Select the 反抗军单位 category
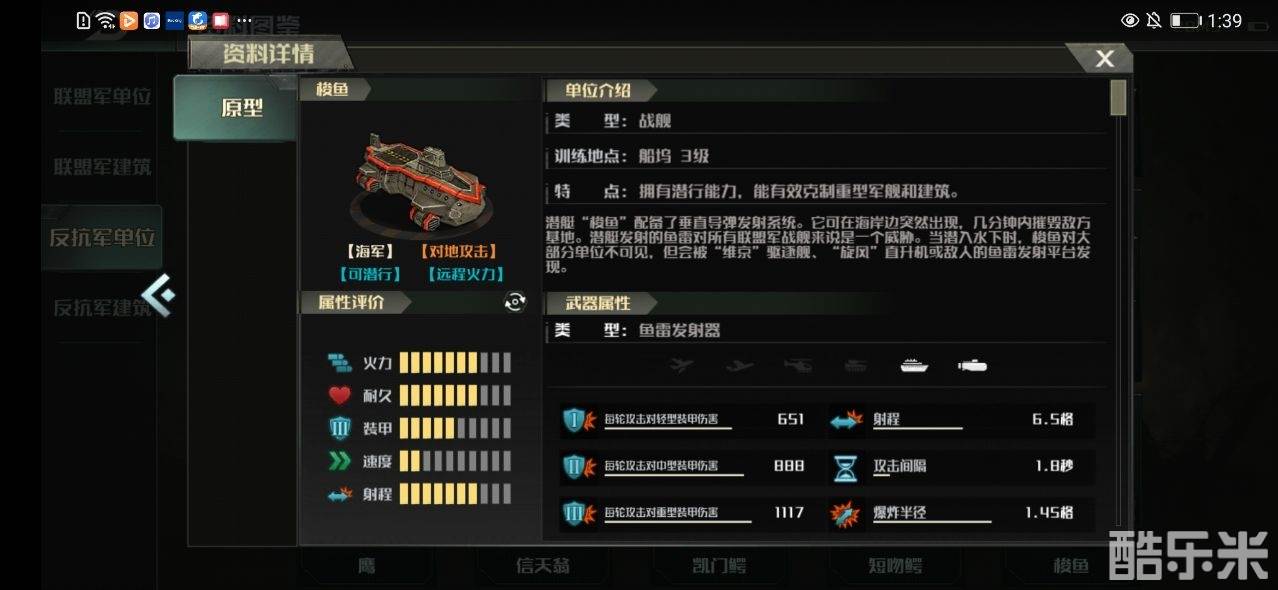Viewport: 1278px width, 590px height. (x=102, y=238)
